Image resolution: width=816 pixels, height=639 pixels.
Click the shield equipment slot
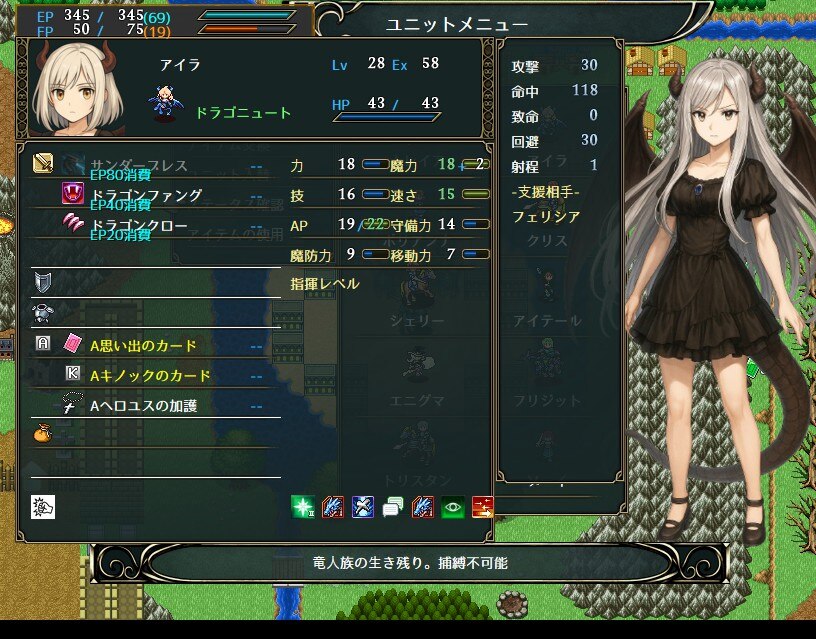(x=43, y=281)
